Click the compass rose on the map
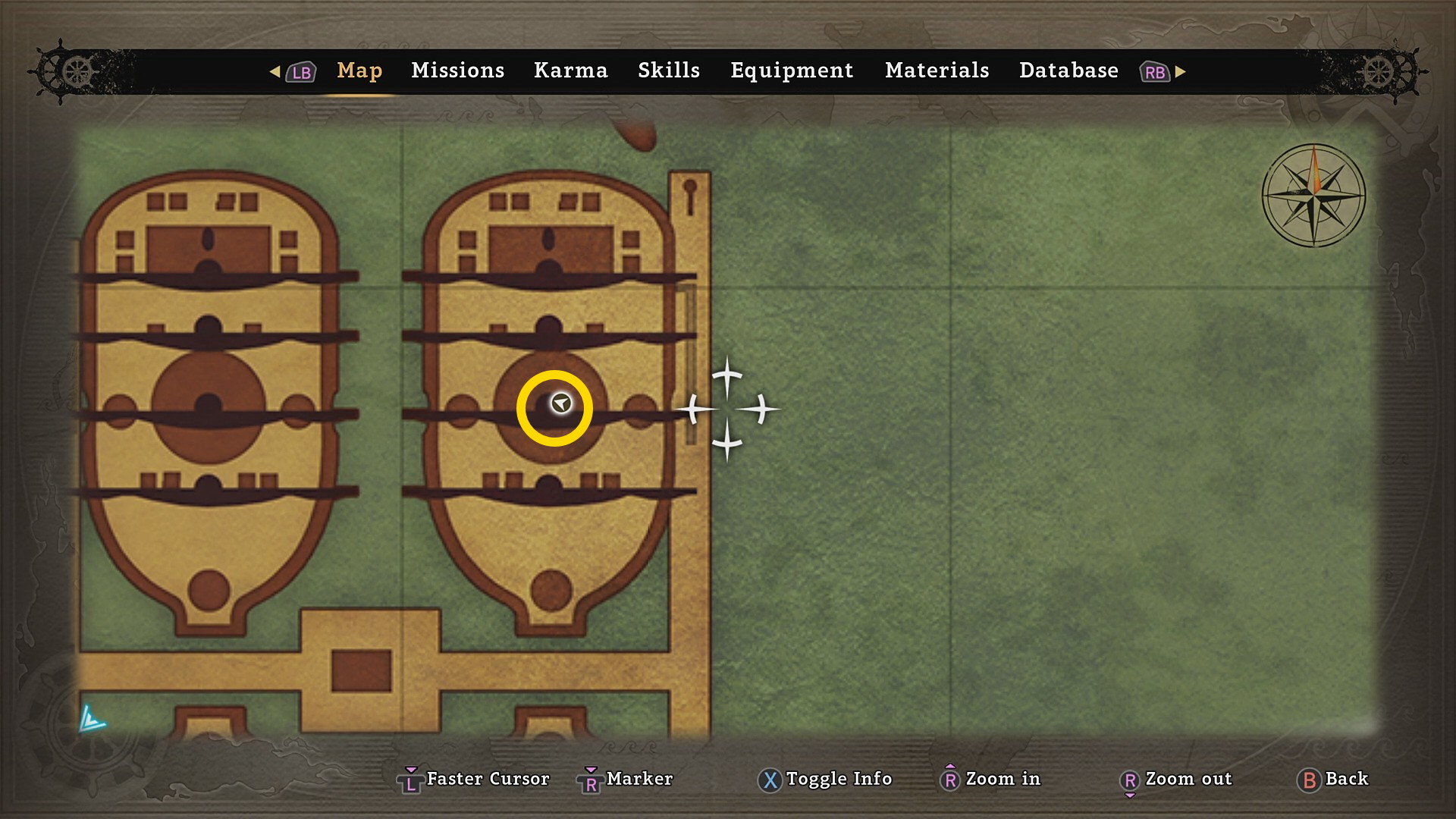The width and height of the screenshot is (1456, 819). [1313, 196]
